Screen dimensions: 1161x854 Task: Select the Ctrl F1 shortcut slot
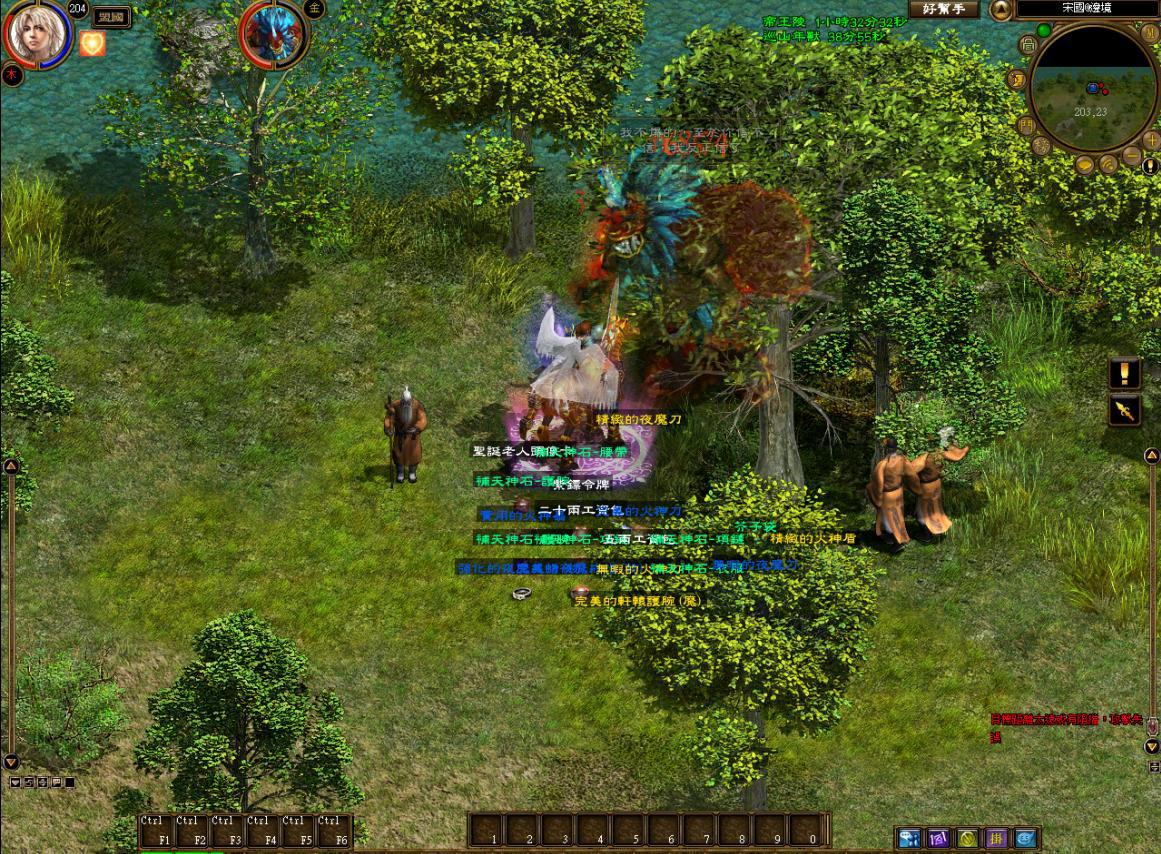157,832
